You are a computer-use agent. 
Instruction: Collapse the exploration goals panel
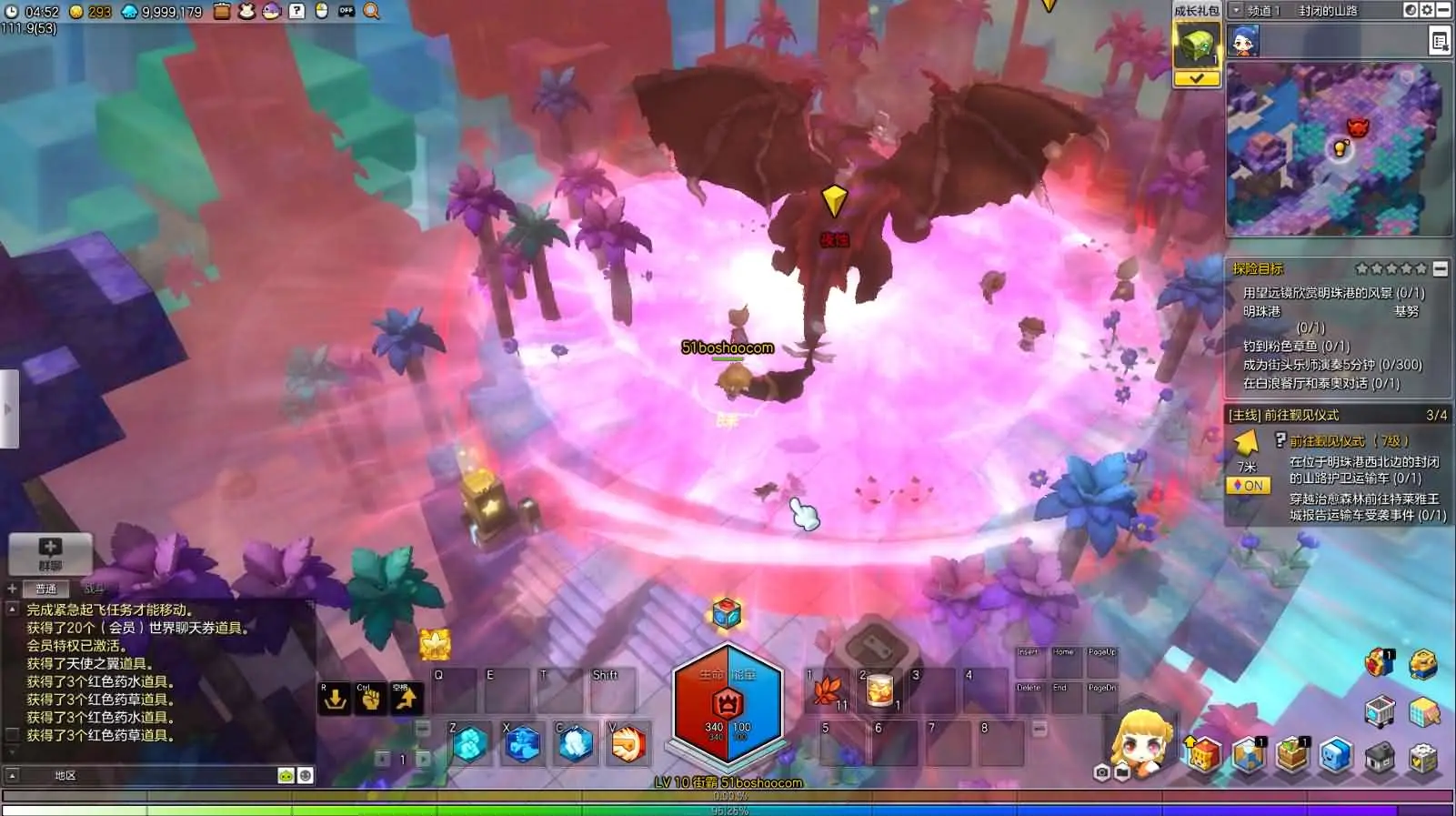[1440, 268]
